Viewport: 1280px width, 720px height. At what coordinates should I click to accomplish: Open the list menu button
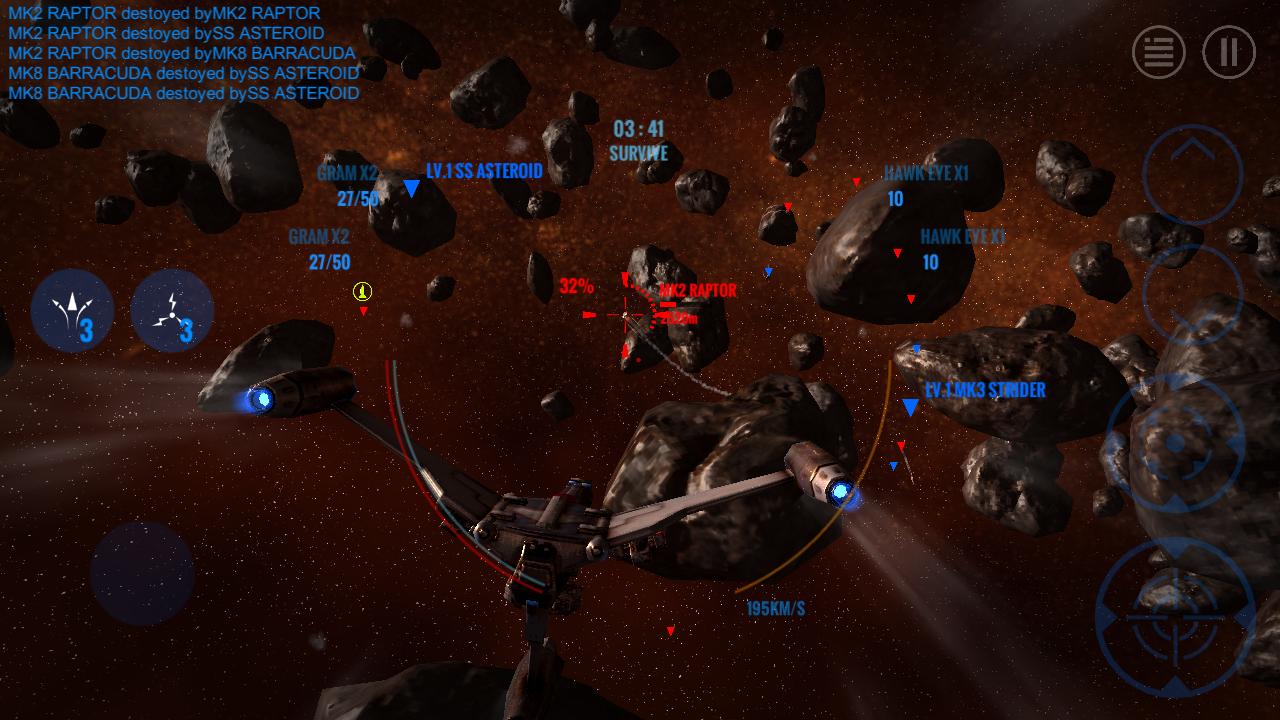click(x=1158, y=52)
